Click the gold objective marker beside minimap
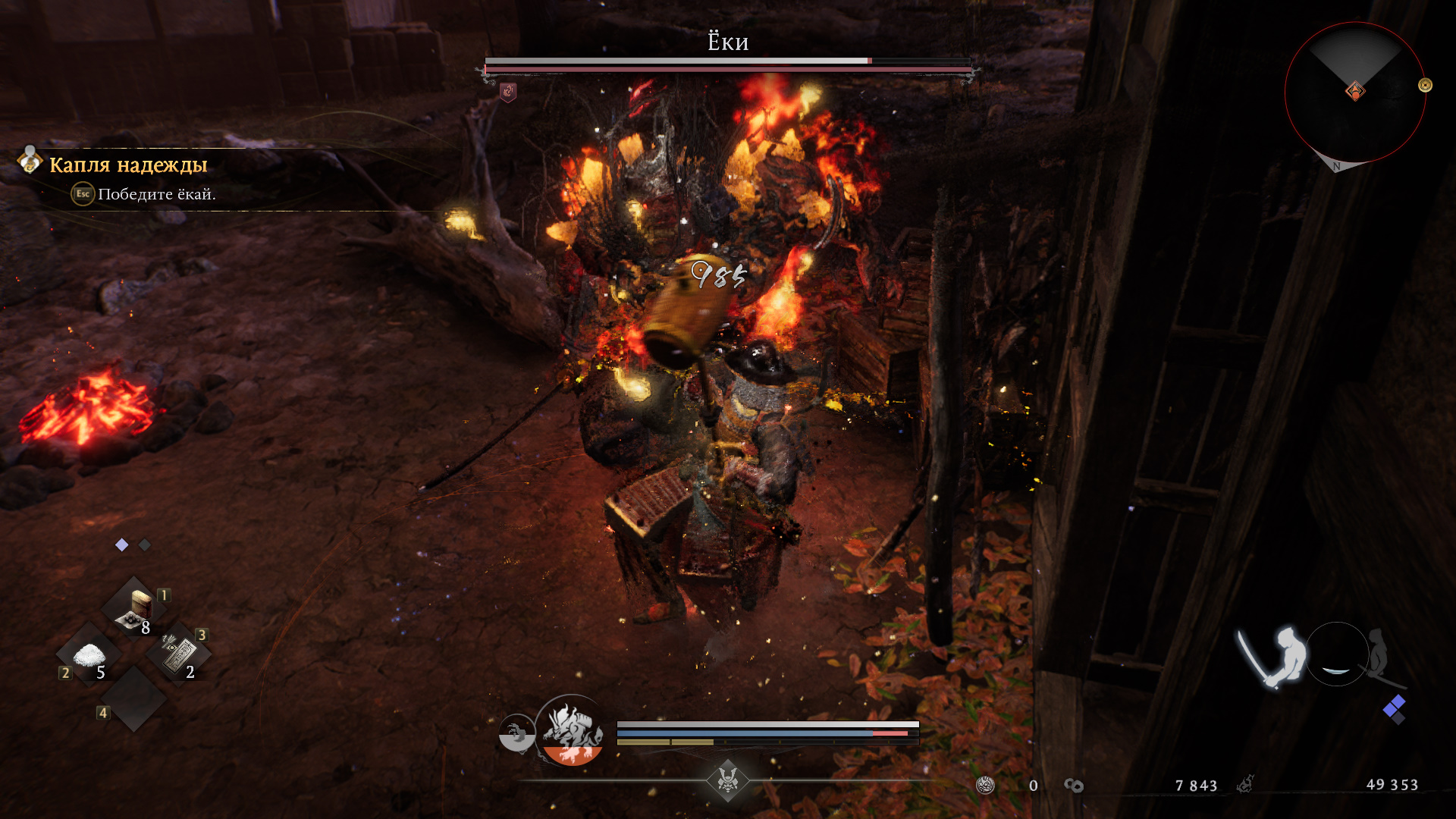 tap(1425, 86)
